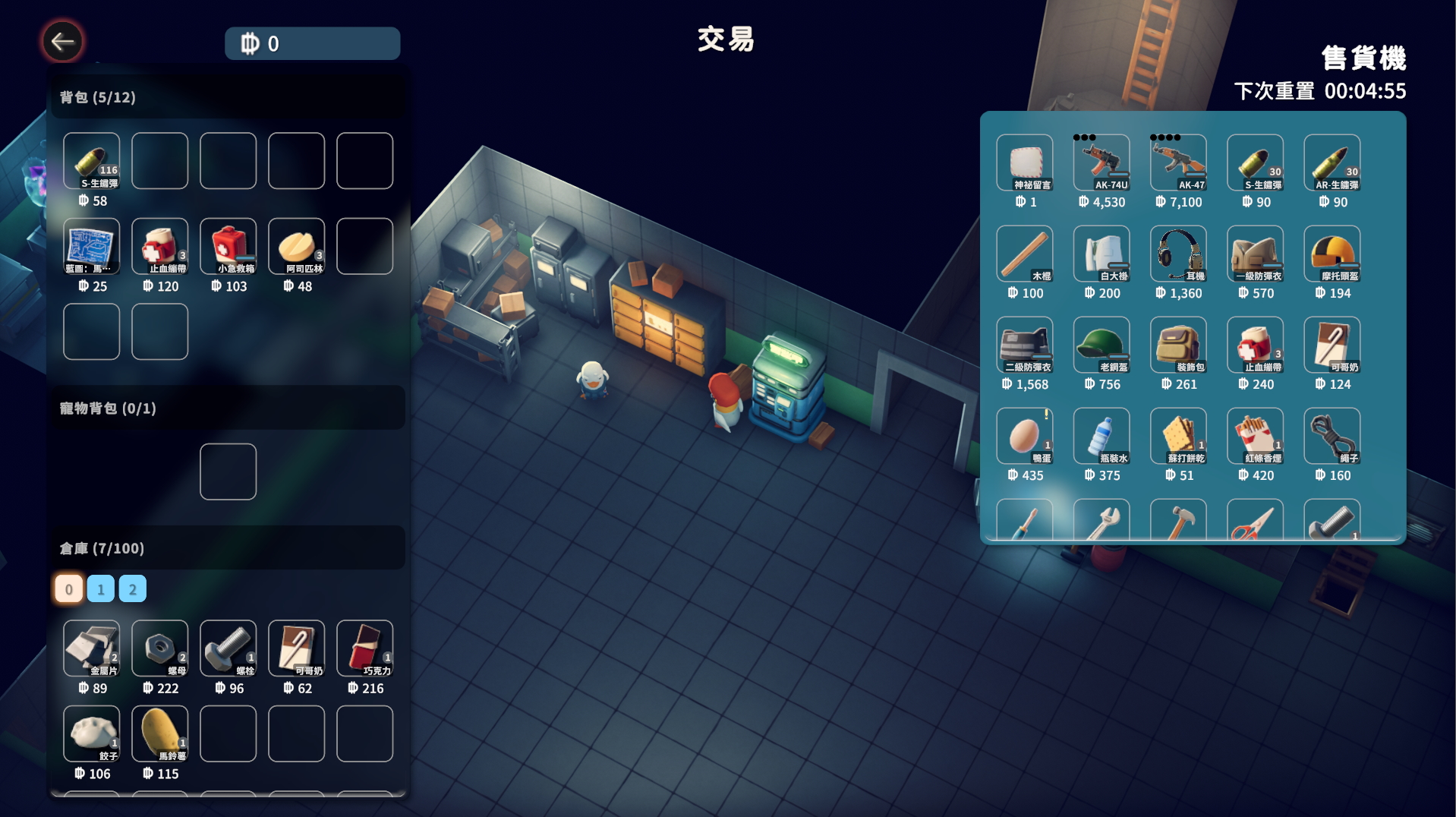Select the level two body armor
The height and width of the screenshot is (817, 1456).
(x=1024, y=345)
